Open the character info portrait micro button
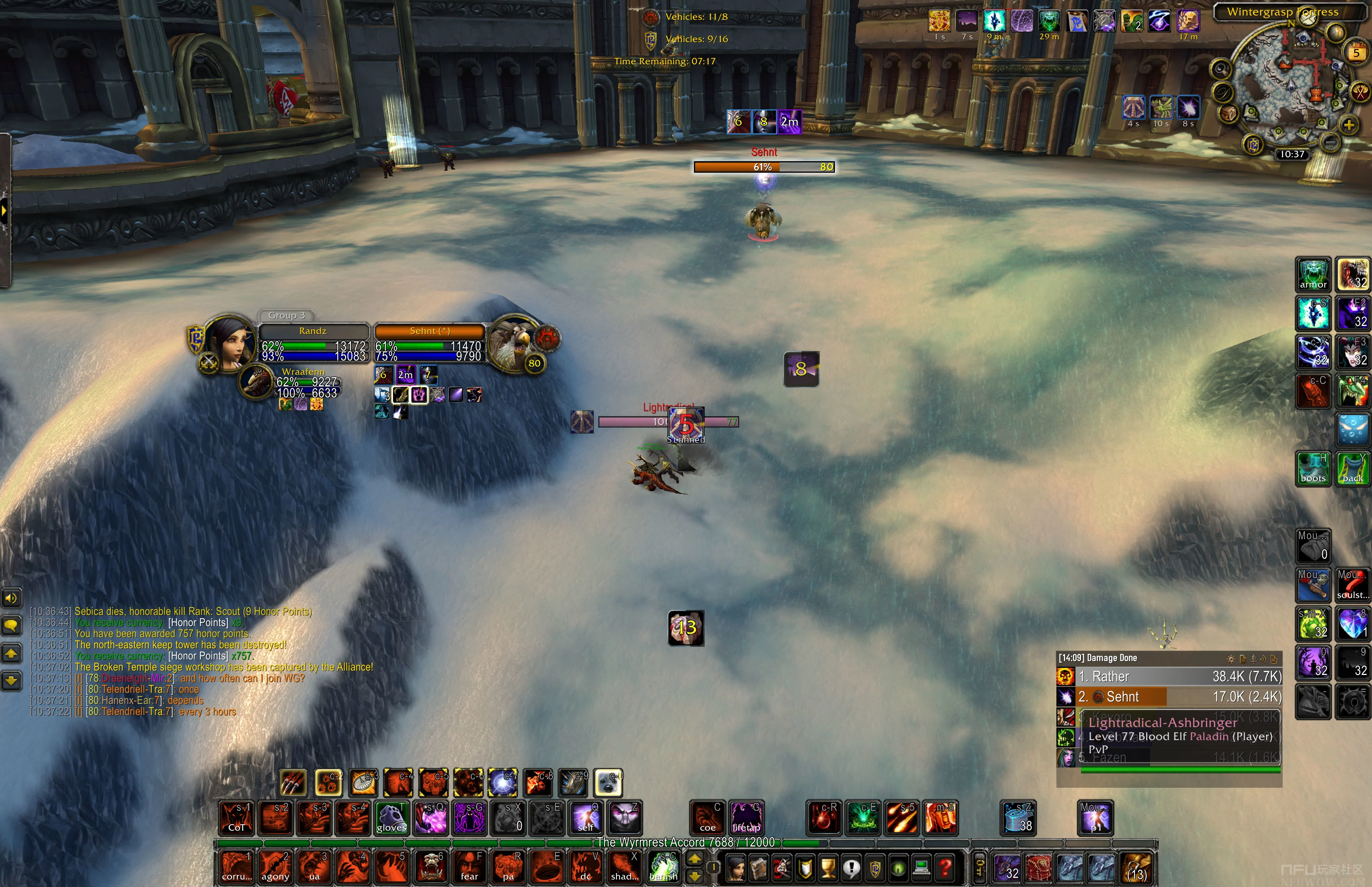Viewport: 1372px width, 887px height. (x=735, y=867)
